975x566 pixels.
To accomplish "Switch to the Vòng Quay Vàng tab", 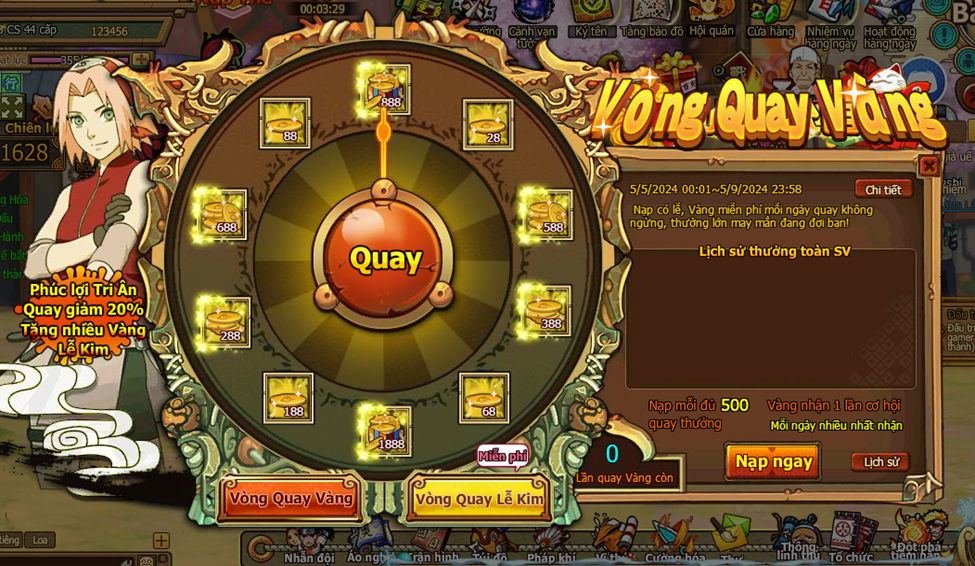I will [x=291, y=498].
